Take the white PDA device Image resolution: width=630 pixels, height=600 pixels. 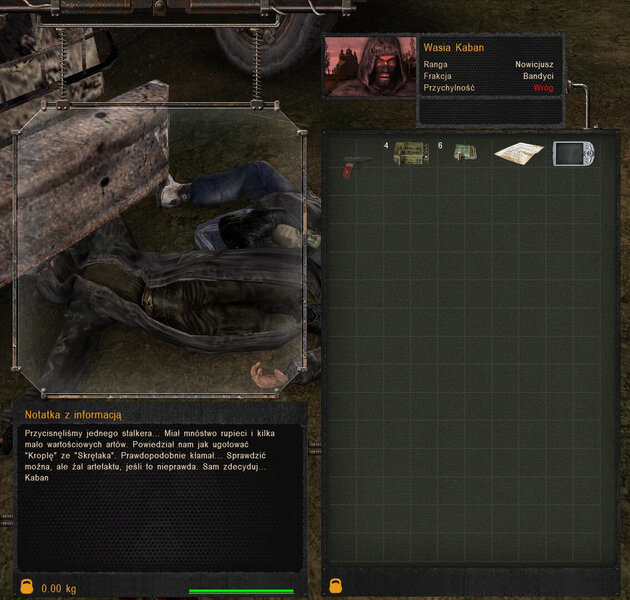(574, 153)
